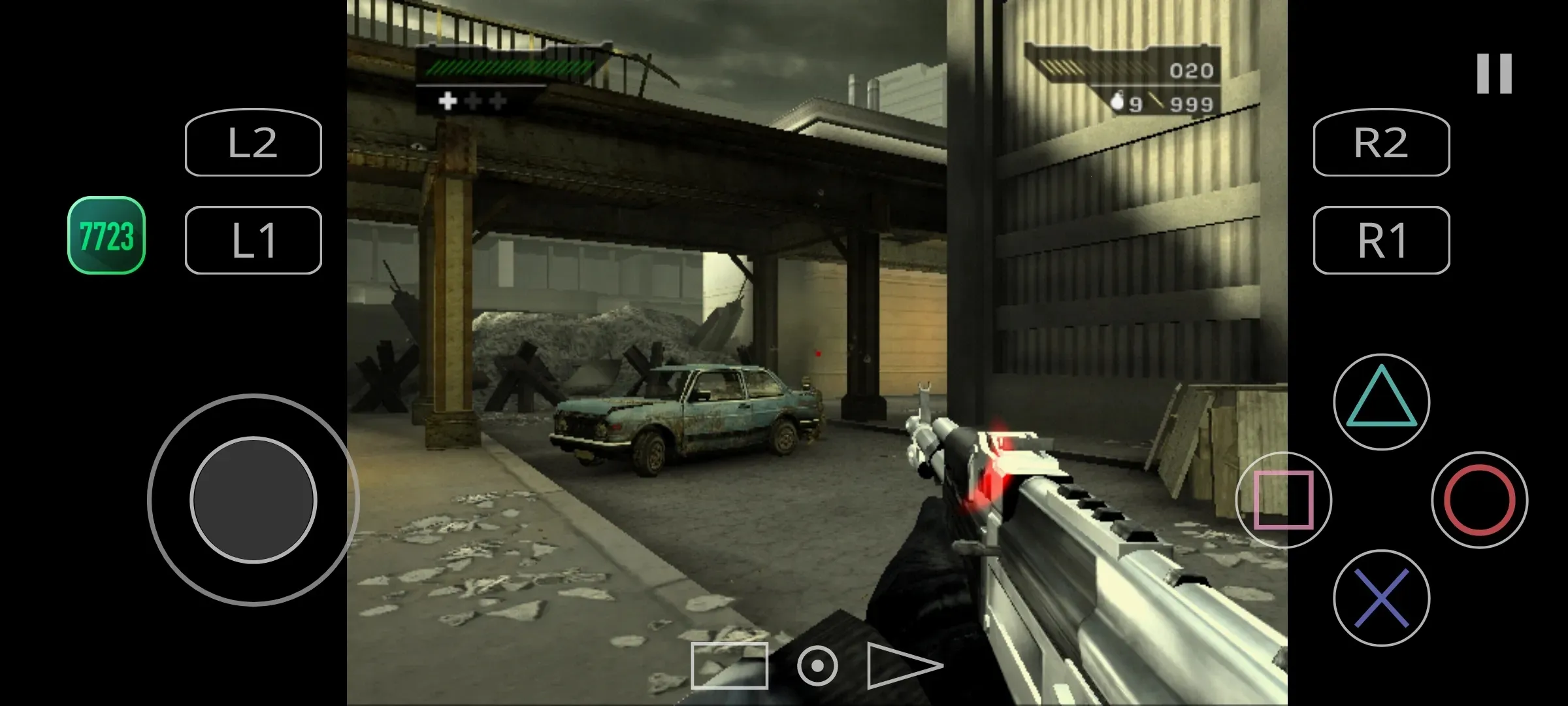Tap the pink square face button
Image resolution: width=1568 pixels, height=706 pixels.
click(1283, 500)
